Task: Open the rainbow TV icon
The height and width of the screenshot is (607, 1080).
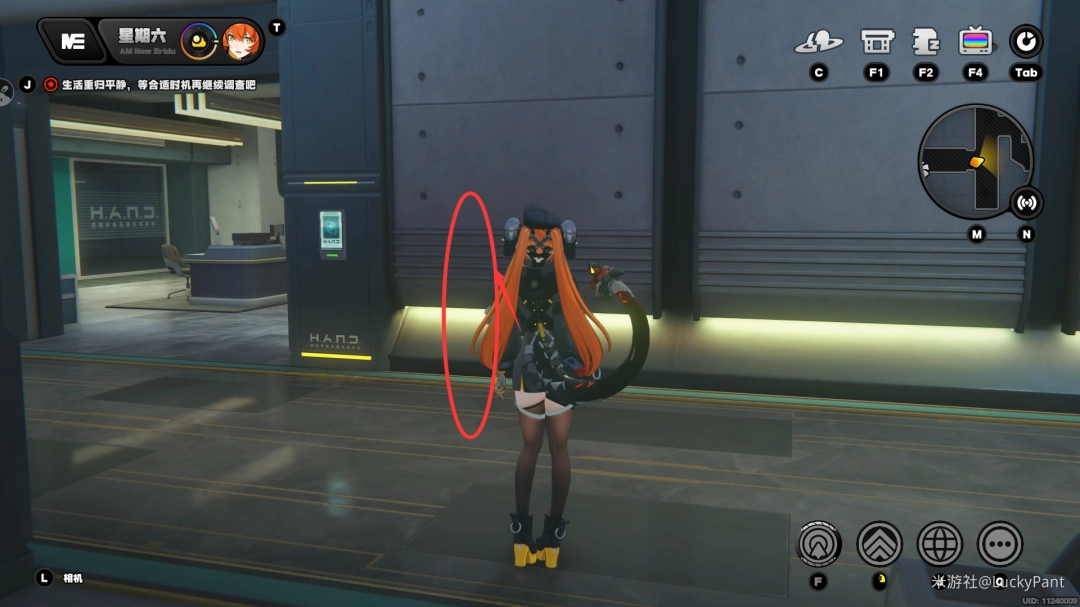Action: tap(975, 42)
